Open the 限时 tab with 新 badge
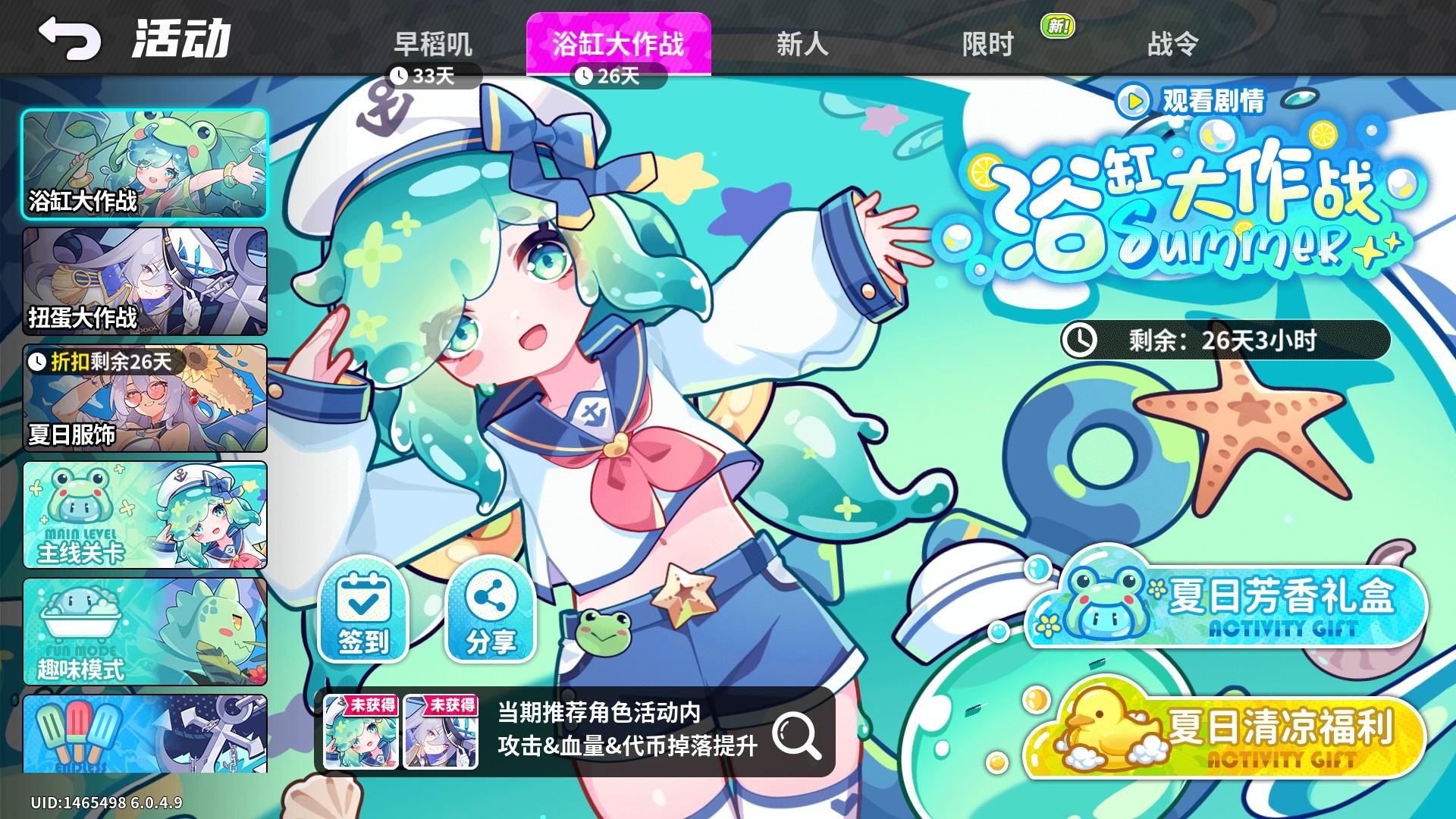The image size is (1456, 819). [x=987, y=43]
